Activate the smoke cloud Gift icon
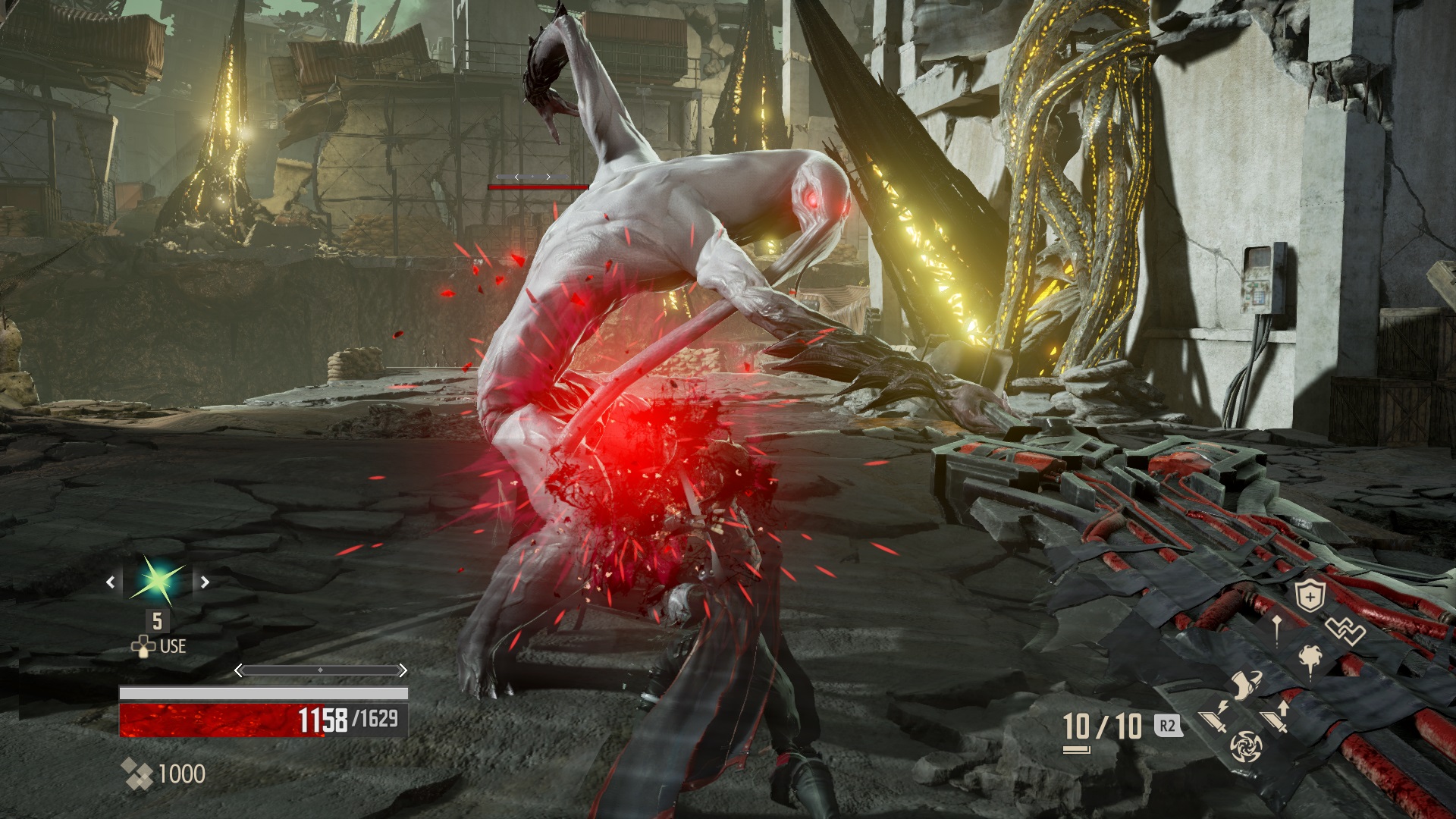This screenshot has height=819, width=1456. click(x=1310, y=660)
